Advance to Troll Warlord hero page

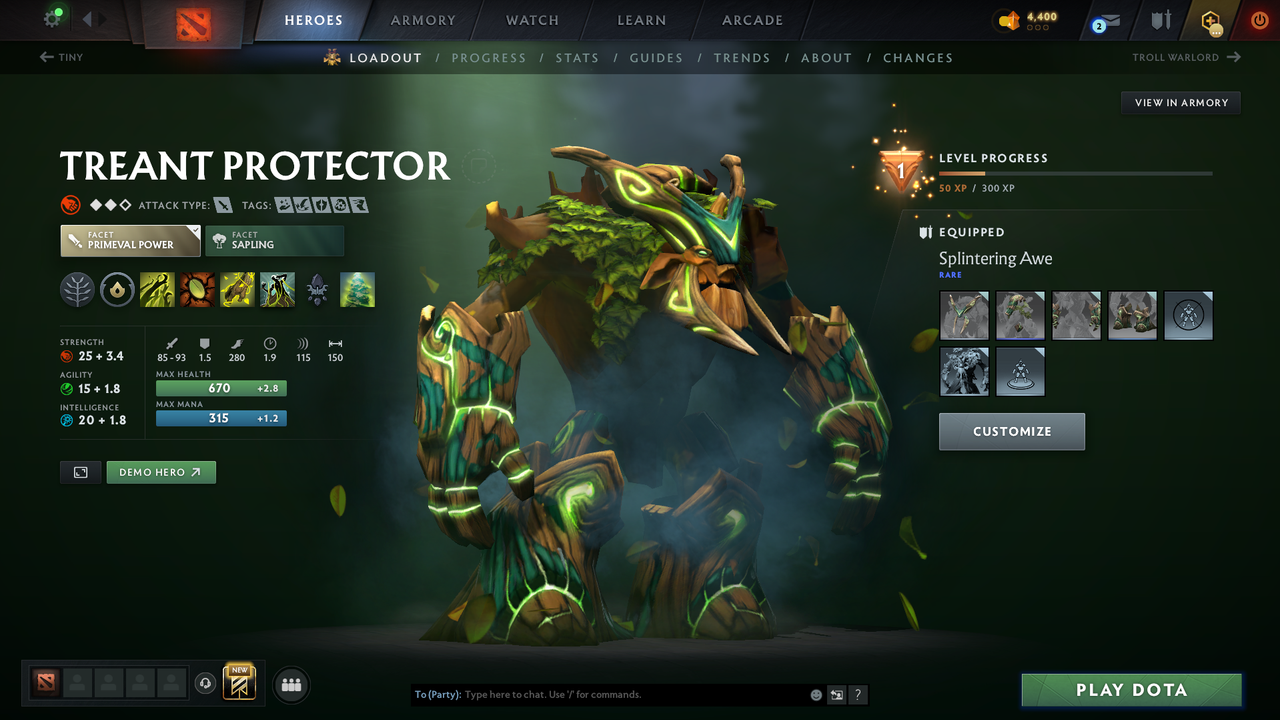click(x=1186, y=57)
